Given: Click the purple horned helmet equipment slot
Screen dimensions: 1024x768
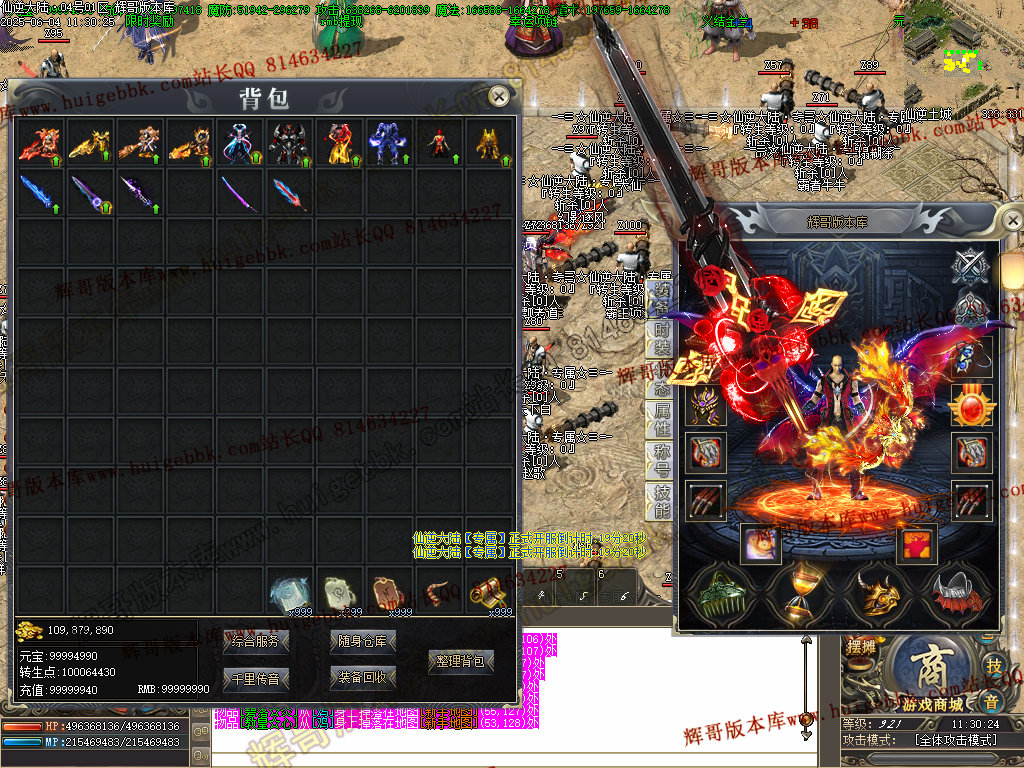Looking at the screenshot, I should [705, 405].
